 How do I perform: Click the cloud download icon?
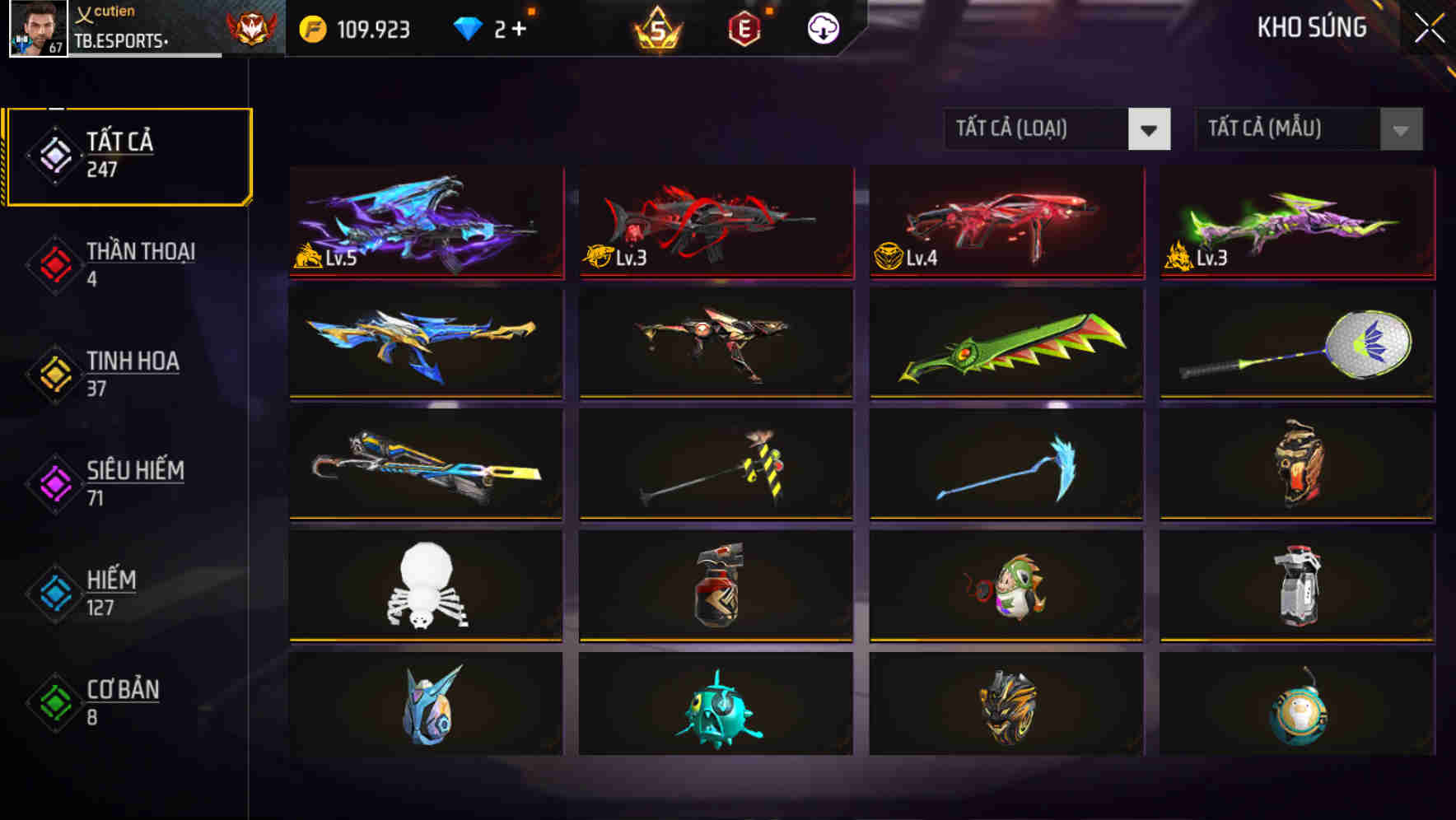pyautogui.click(x=822, y=27)
